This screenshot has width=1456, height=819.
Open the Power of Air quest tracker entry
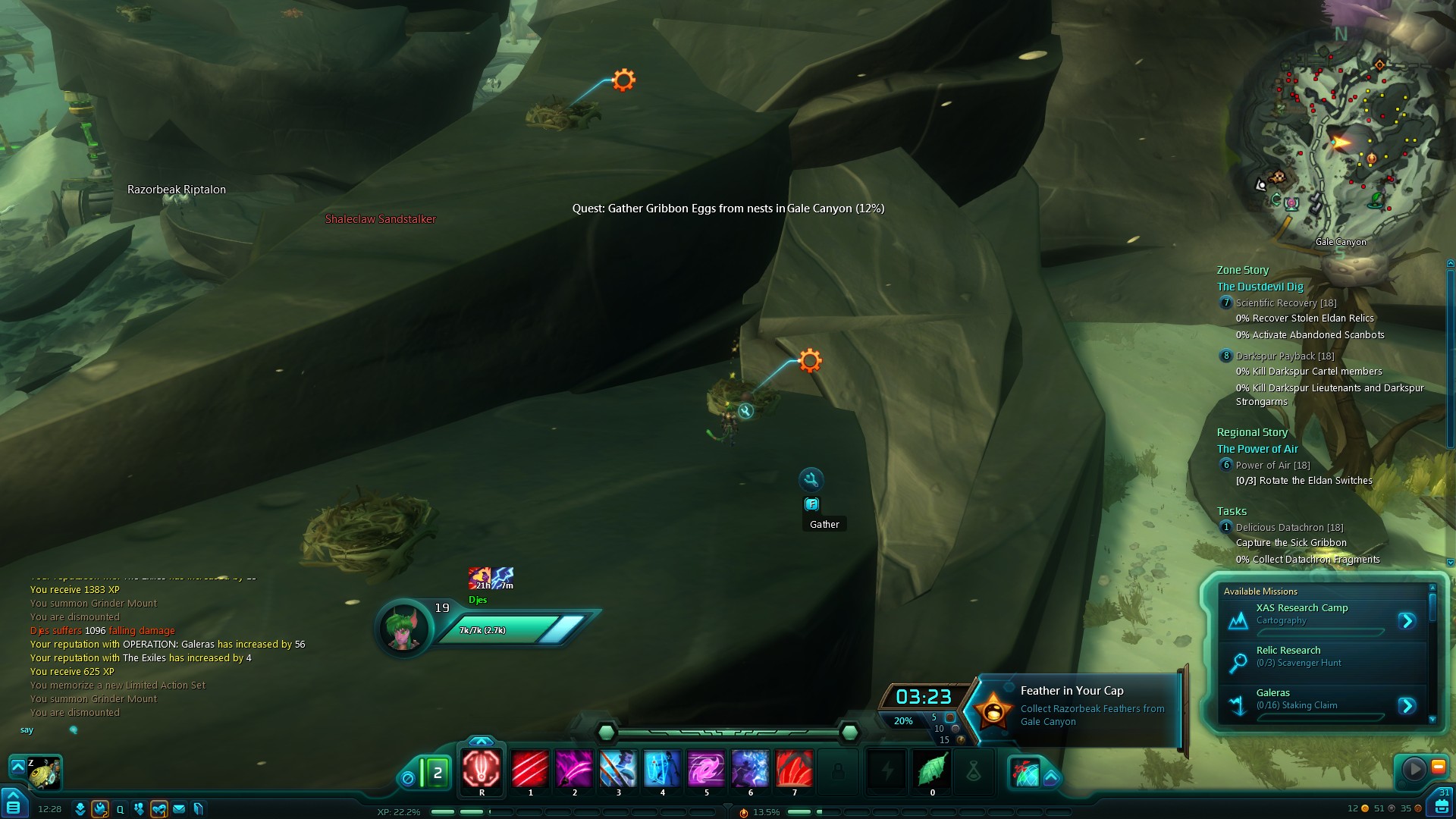[1272, 465]
